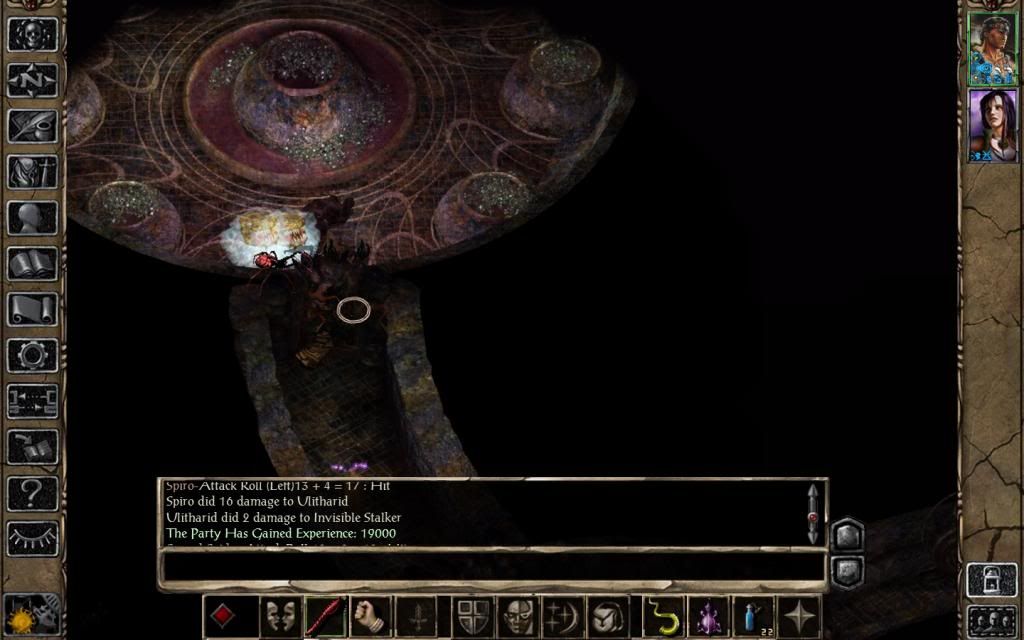Use the yellow curved item in the quick slot

click(x=662, y=616)
